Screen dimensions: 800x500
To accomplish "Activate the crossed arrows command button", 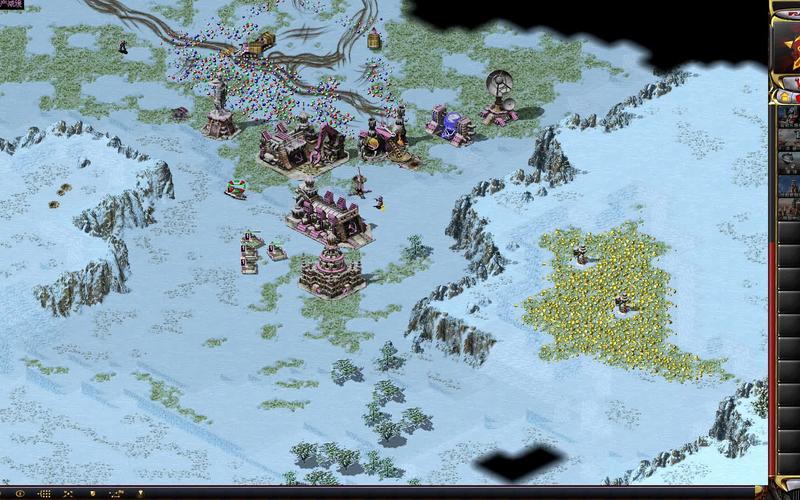I will pos(68,494).
